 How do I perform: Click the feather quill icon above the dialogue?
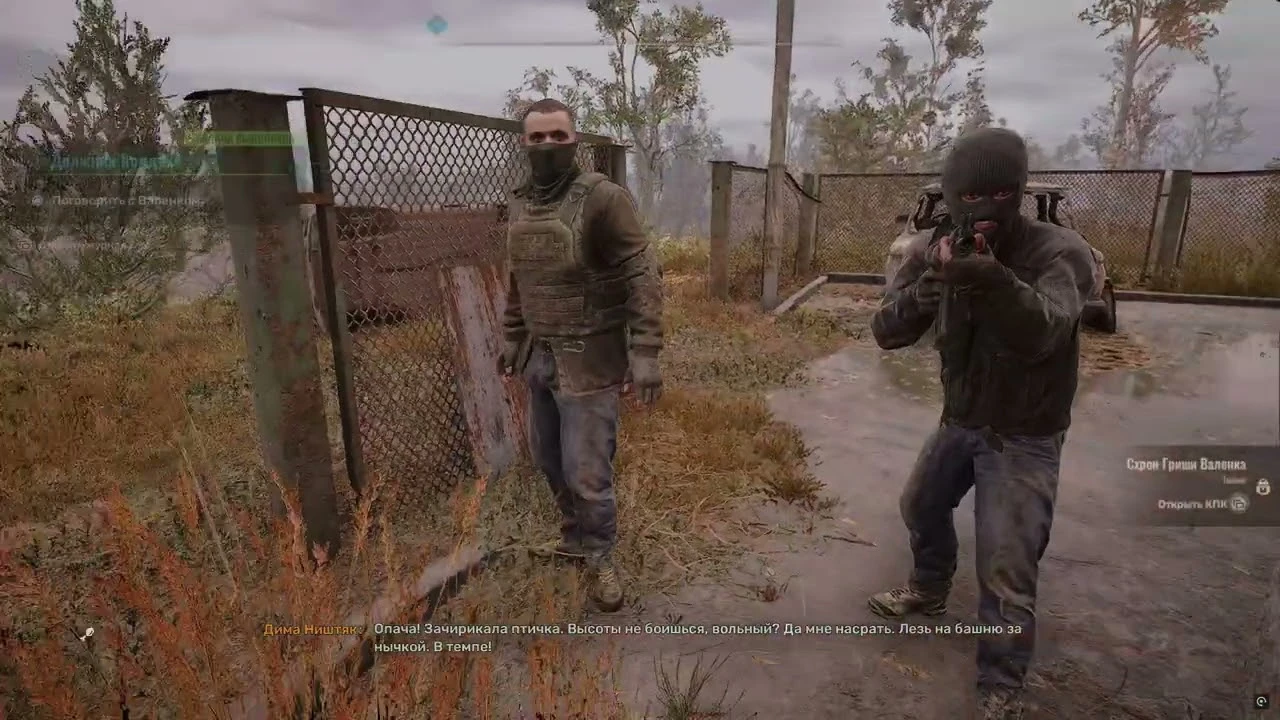tap(89, 632)
